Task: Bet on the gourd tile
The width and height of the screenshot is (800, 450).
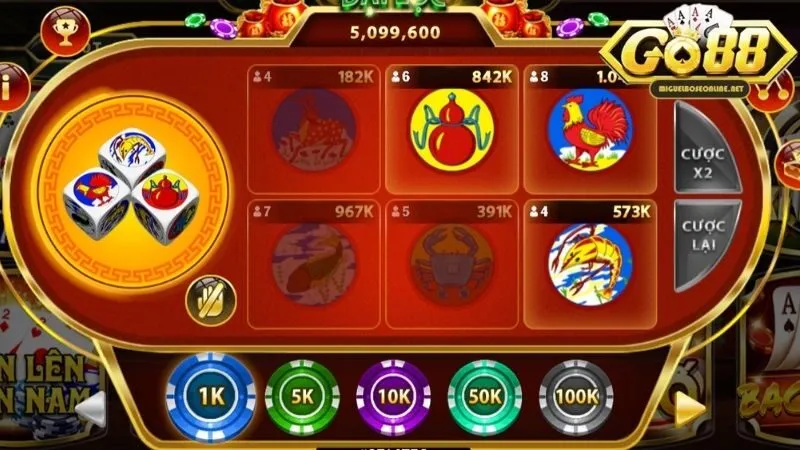Action: 451,128
